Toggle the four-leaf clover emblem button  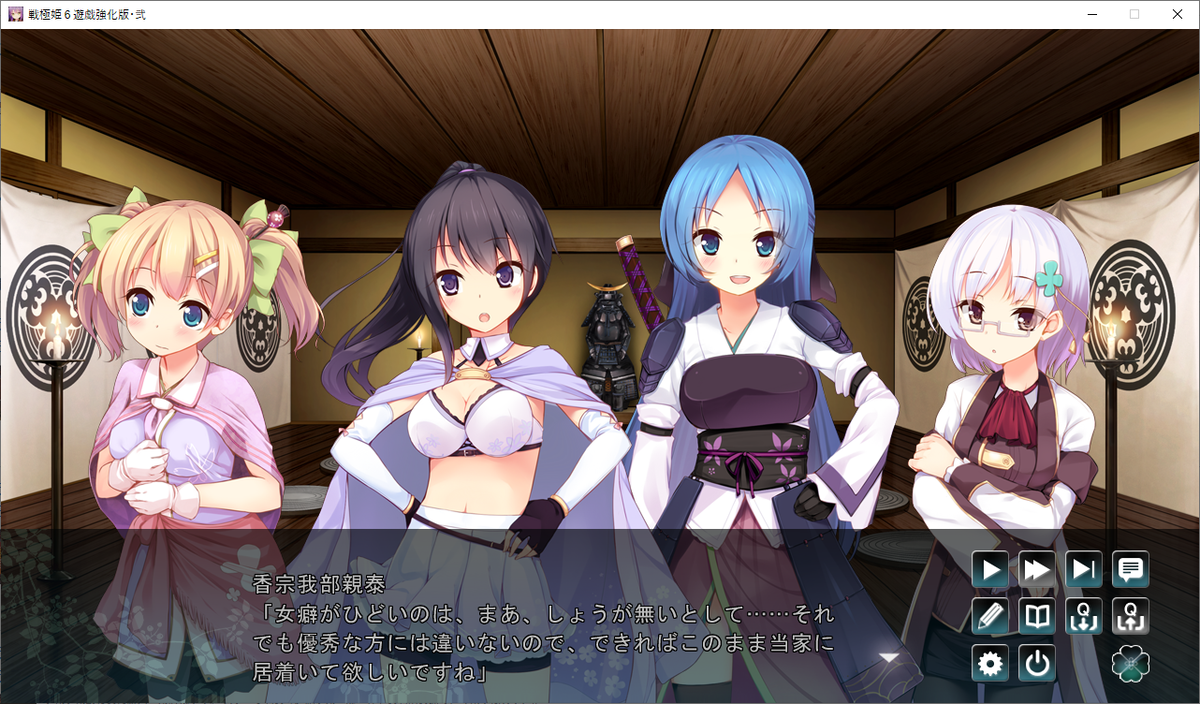pyautogui.click(x=1131, y=663)
